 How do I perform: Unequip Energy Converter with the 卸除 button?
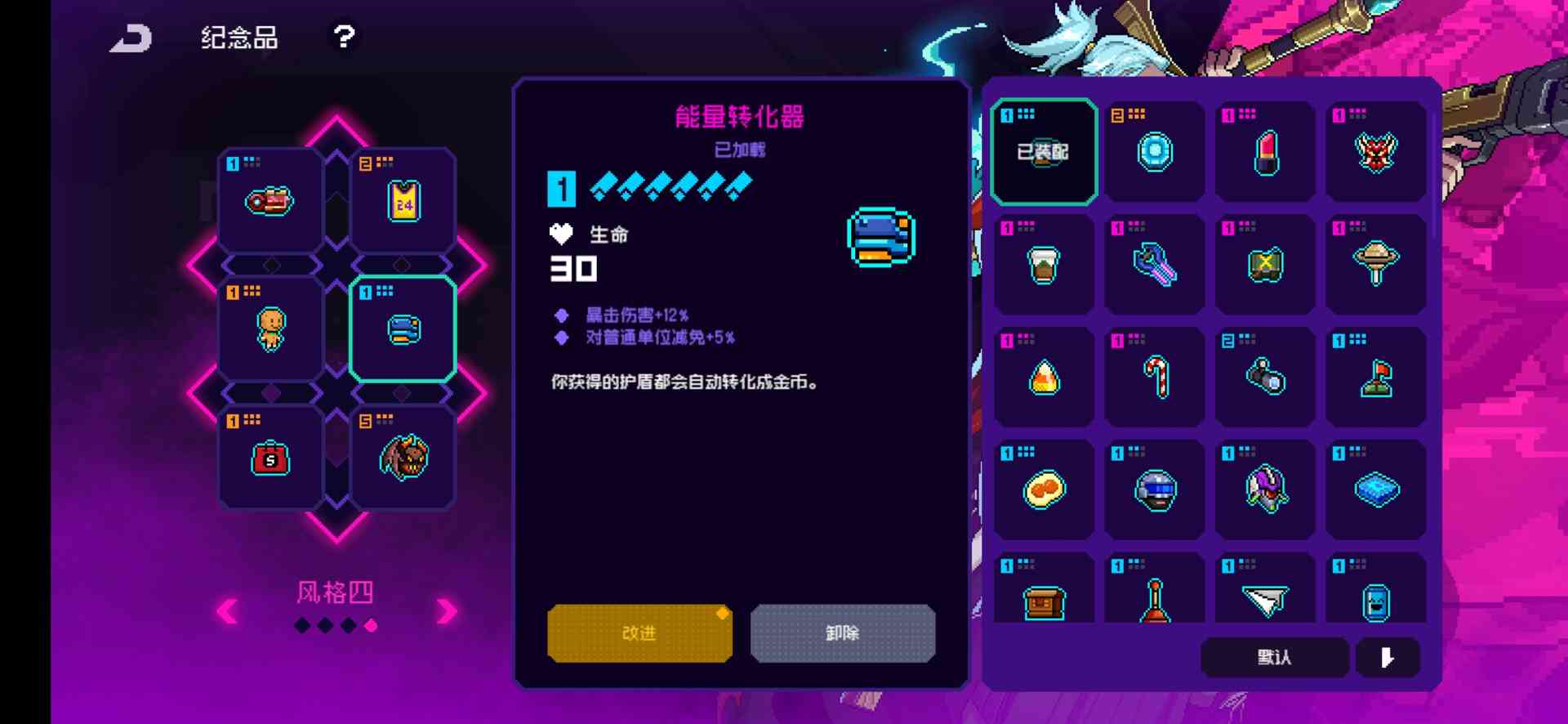click(x=843, y=633)
